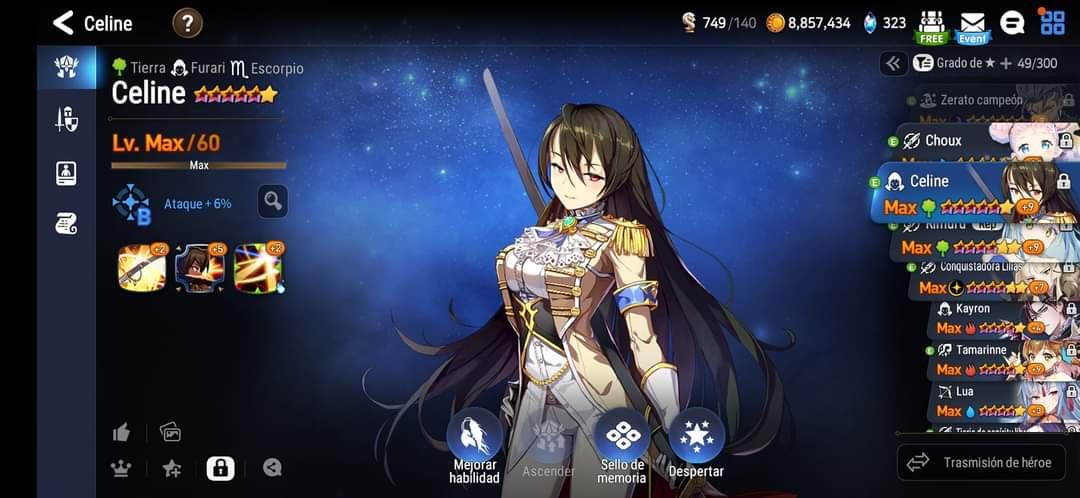
Task: Open the question mark help button
Action: pyautogui.click(x=187, y=23)
